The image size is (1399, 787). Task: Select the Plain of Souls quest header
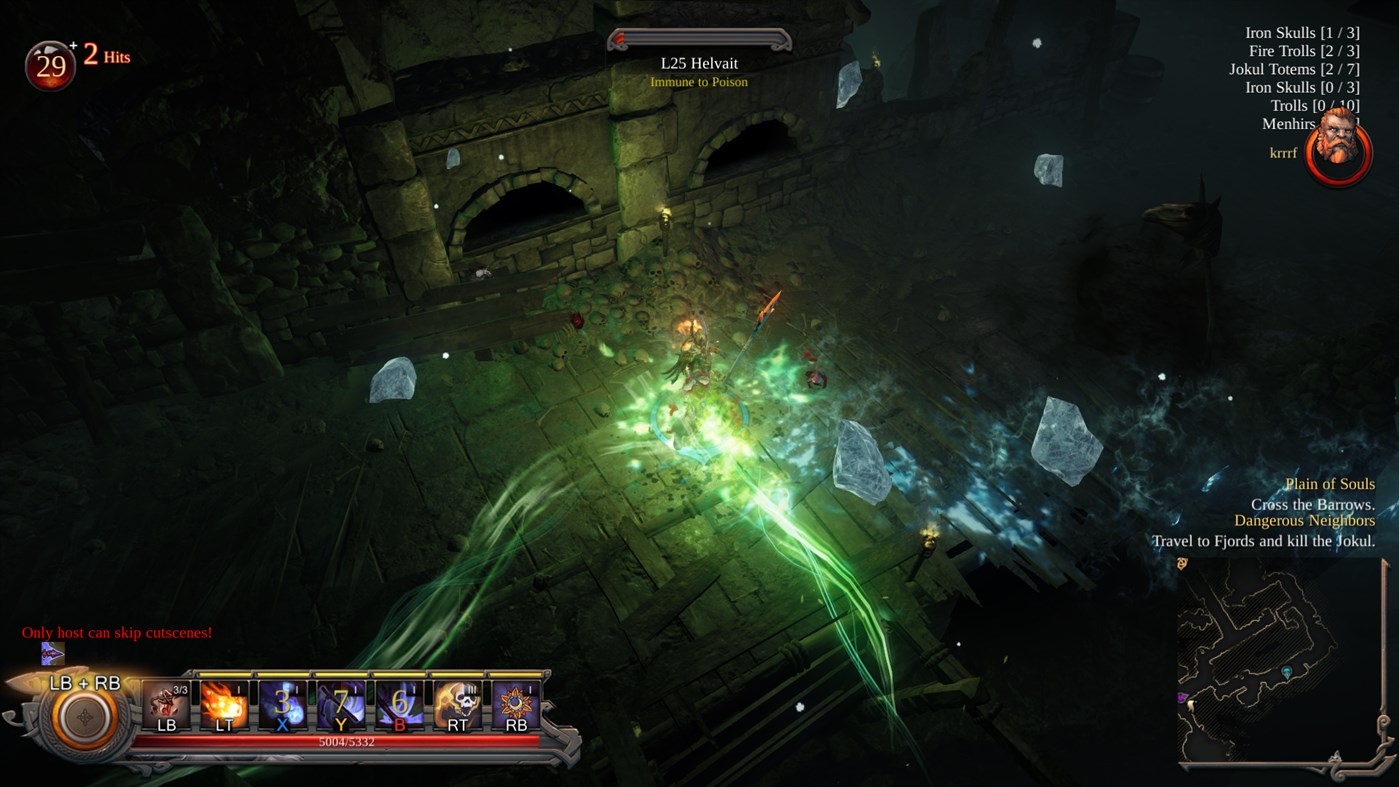(1330, 483)
